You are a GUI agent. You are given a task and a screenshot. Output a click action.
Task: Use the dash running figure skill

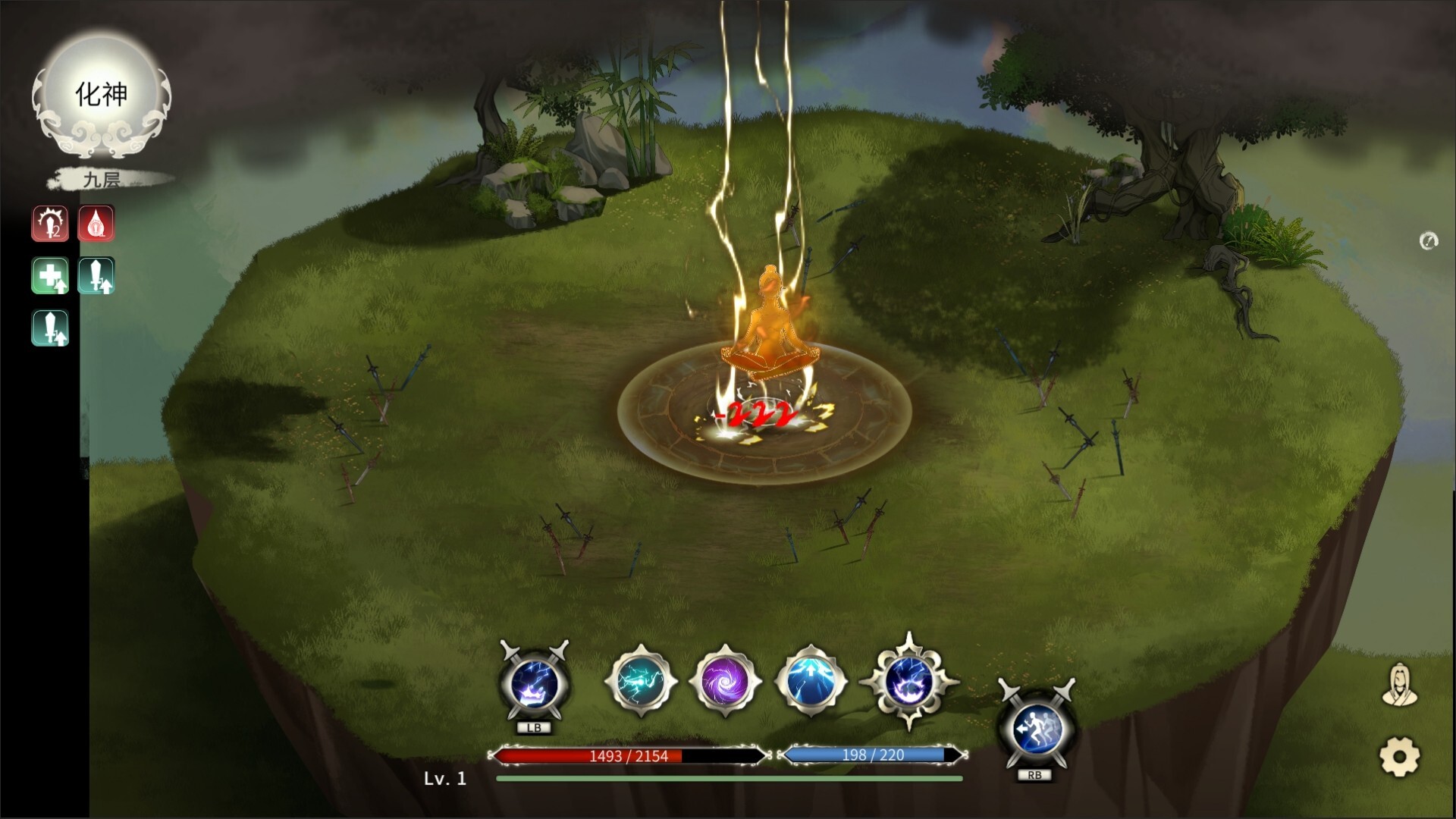click(x=1036, y=729)
